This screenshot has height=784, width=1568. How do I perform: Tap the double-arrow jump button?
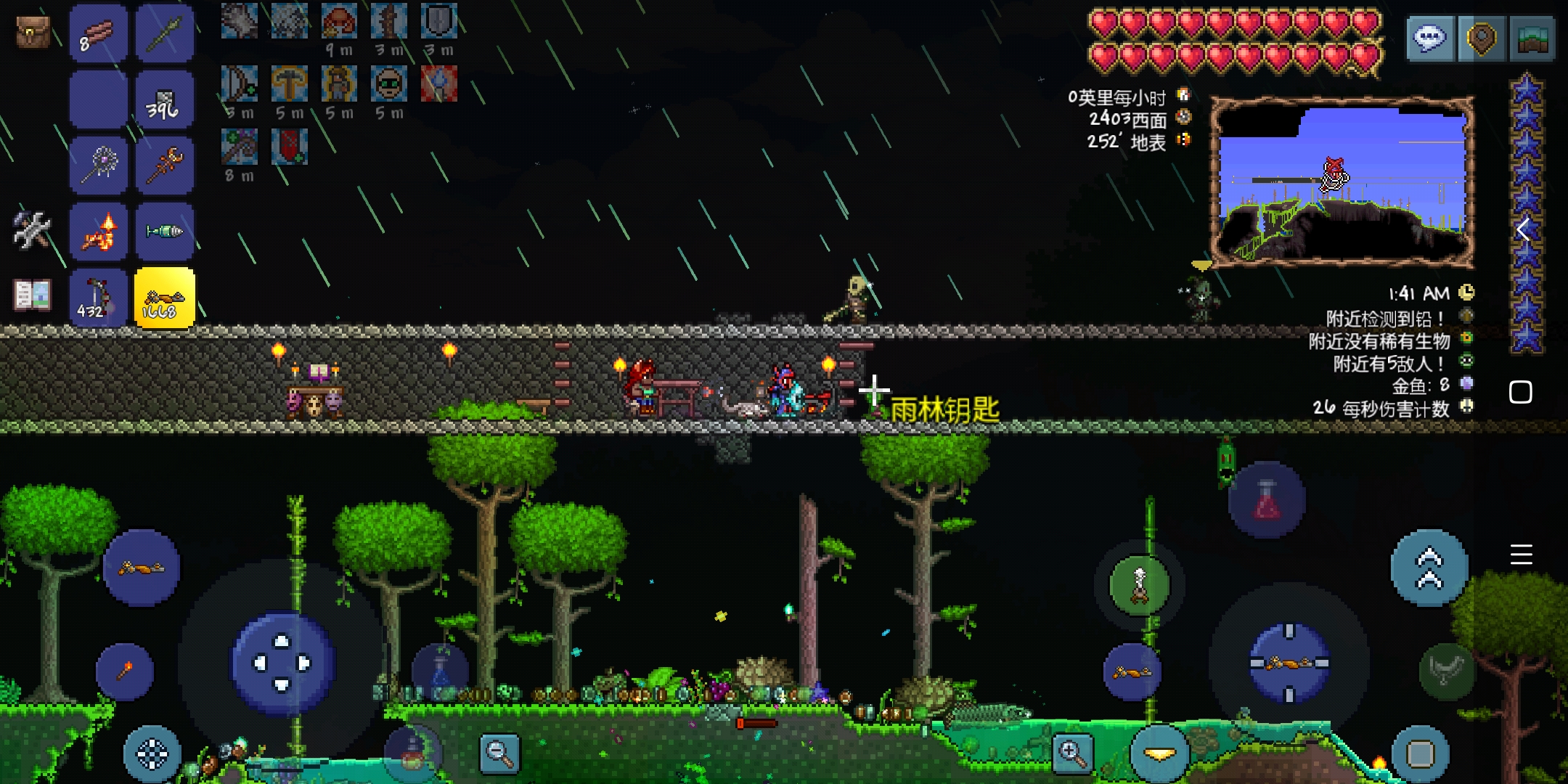click(1429, 568)
